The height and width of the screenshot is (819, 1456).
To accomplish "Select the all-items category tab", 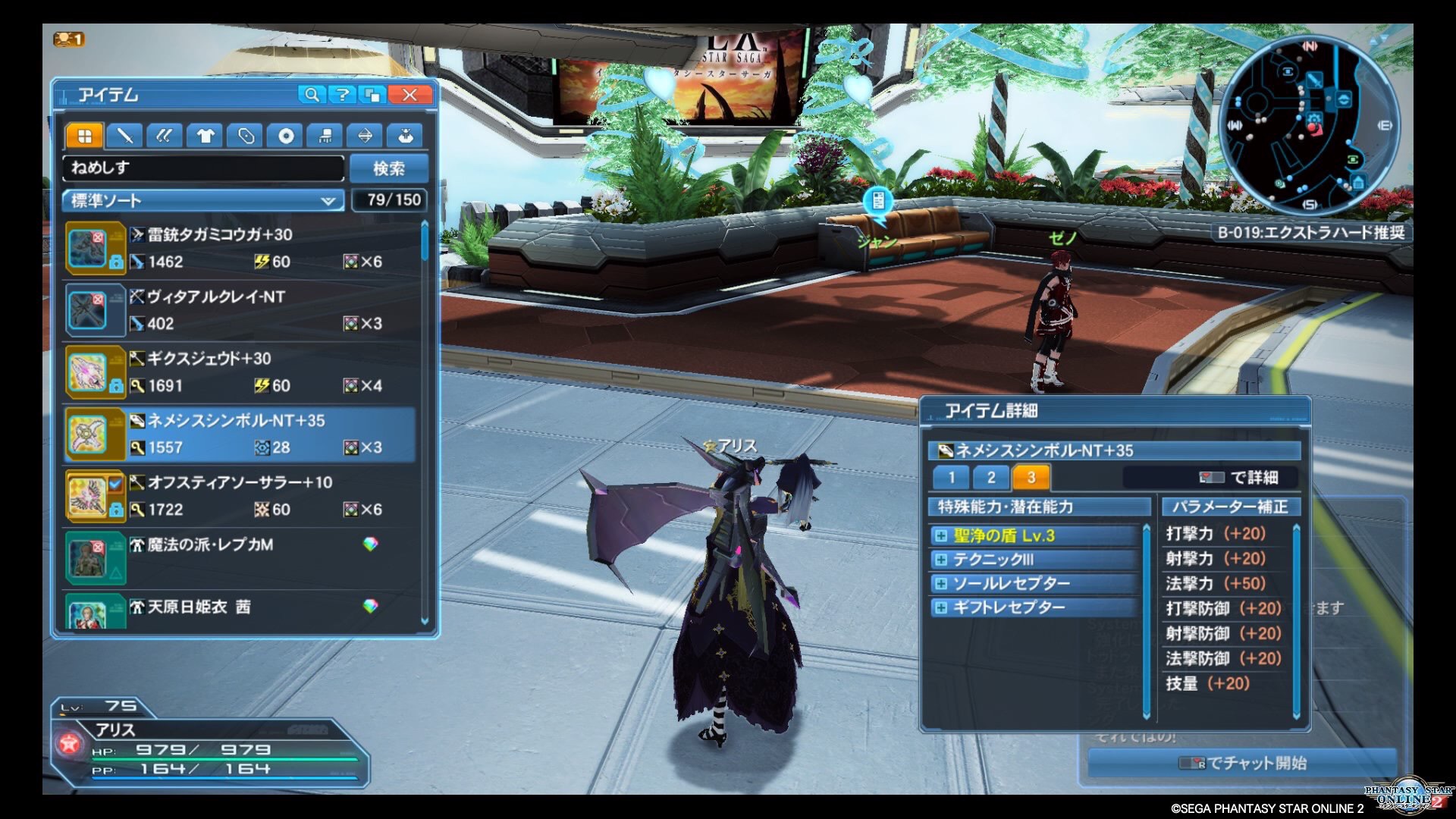I will 84,136.
